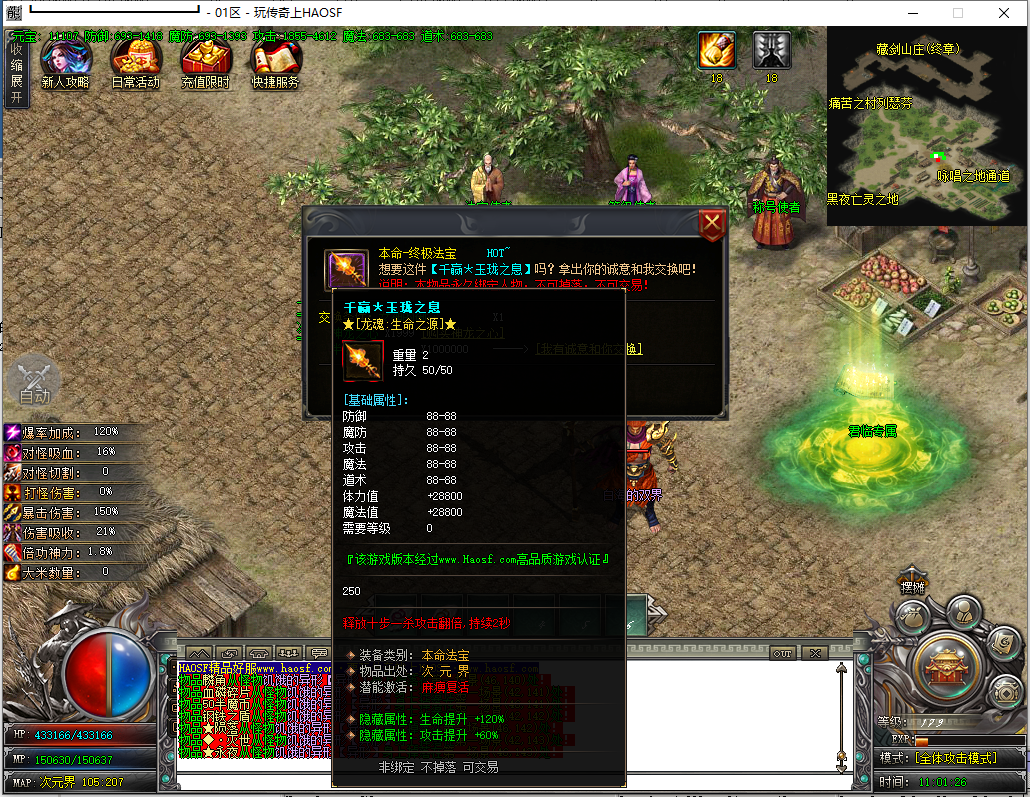Screen dimensions: 1030x797
Task: Change the 全体攻击模式 attack mode
Action: 956,759
